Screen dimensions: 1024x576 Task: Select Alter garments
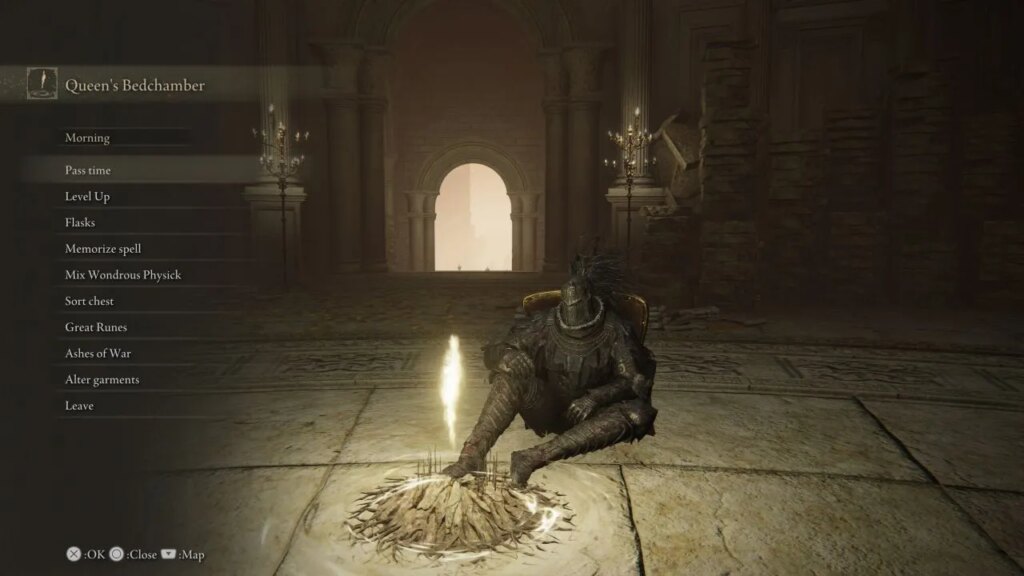point(102,380)
